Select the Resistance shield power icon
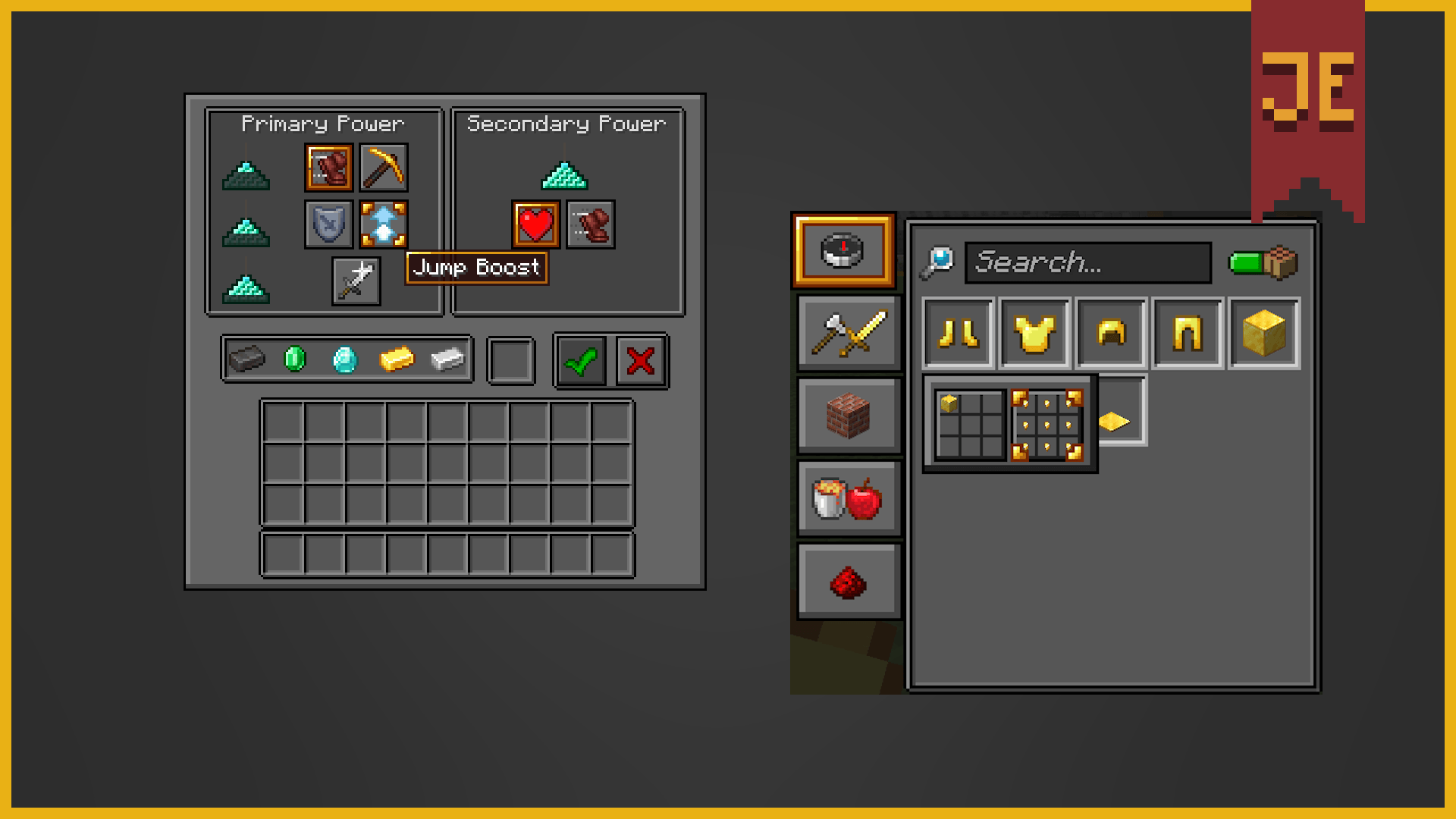 click(328, 224)
